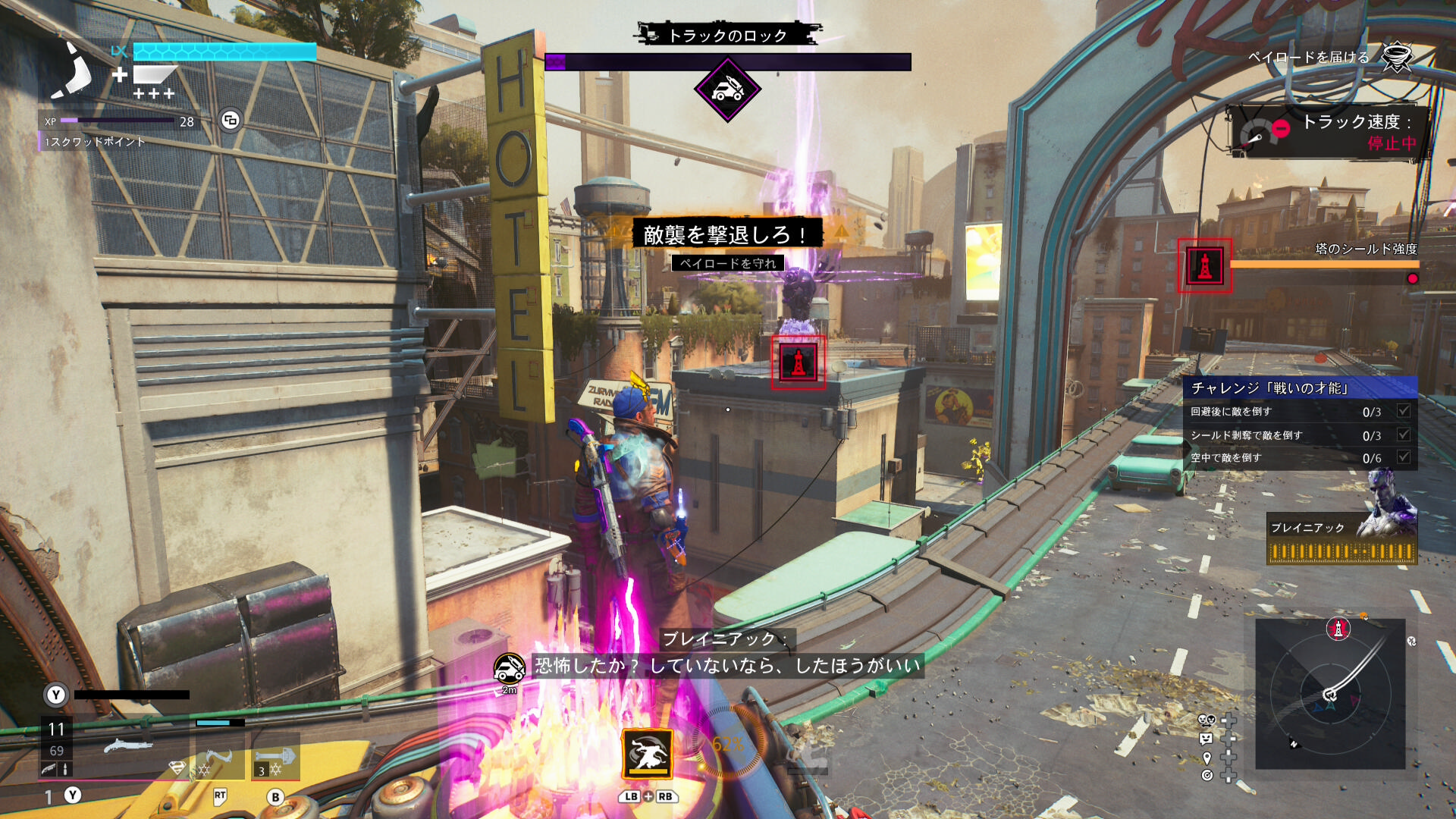Click the emote speech bubble icon
The image size is (1456, 819).
tap(1207, 739)
